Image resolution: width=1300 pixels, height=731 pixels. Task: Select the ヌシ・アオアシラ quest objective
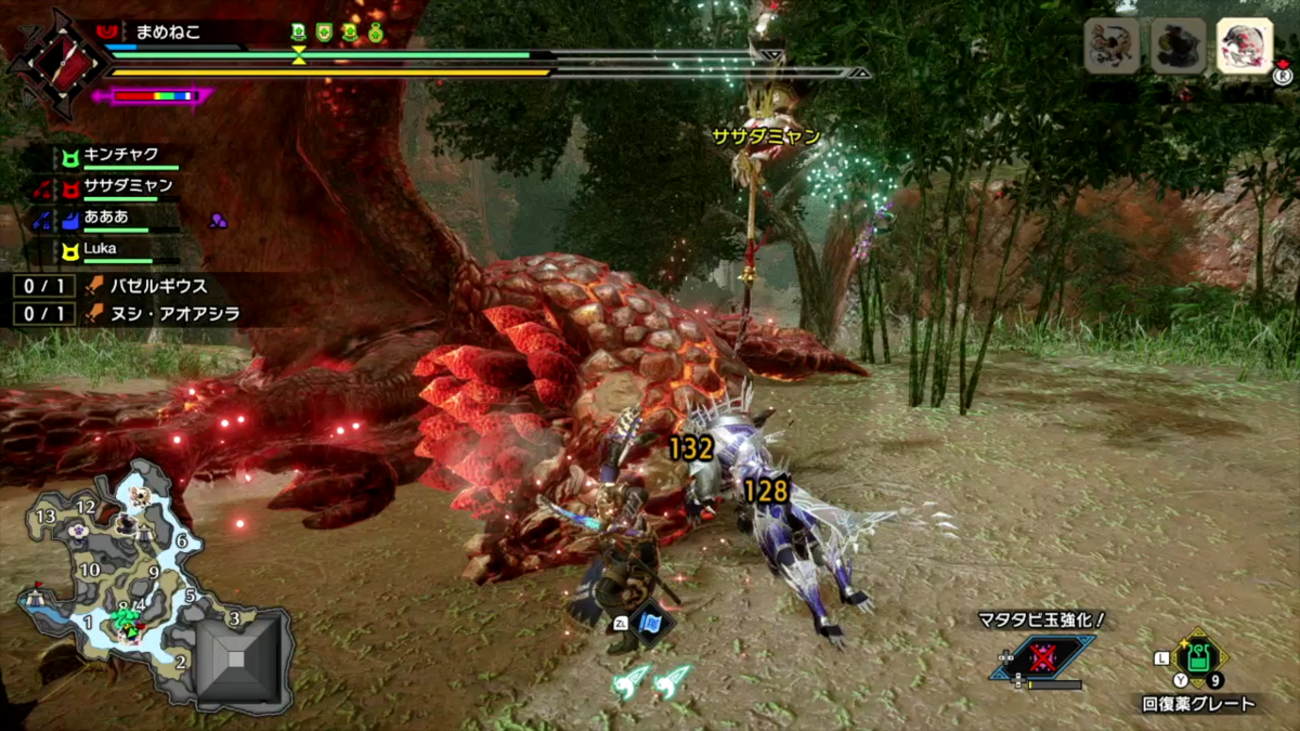pyautogui.click(x=174, y=314)
